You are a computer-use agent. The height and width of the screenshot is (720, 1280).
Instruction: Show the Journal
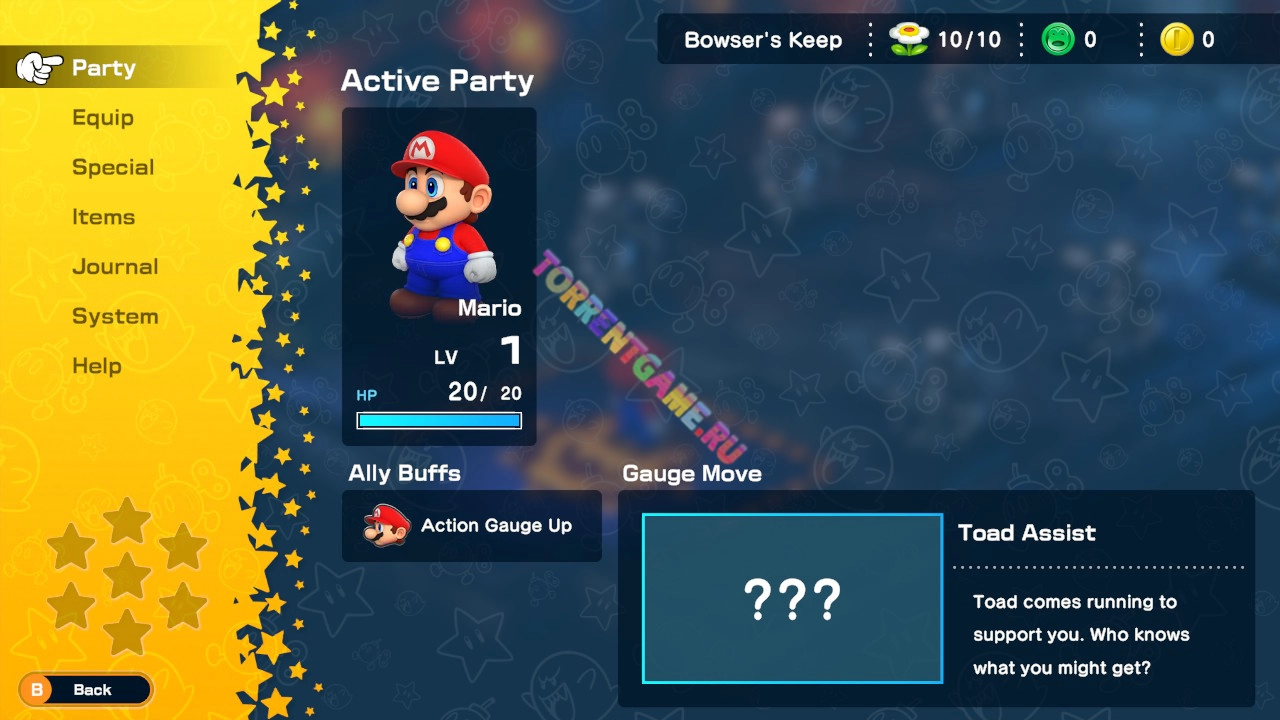click(x=115, y=267)
